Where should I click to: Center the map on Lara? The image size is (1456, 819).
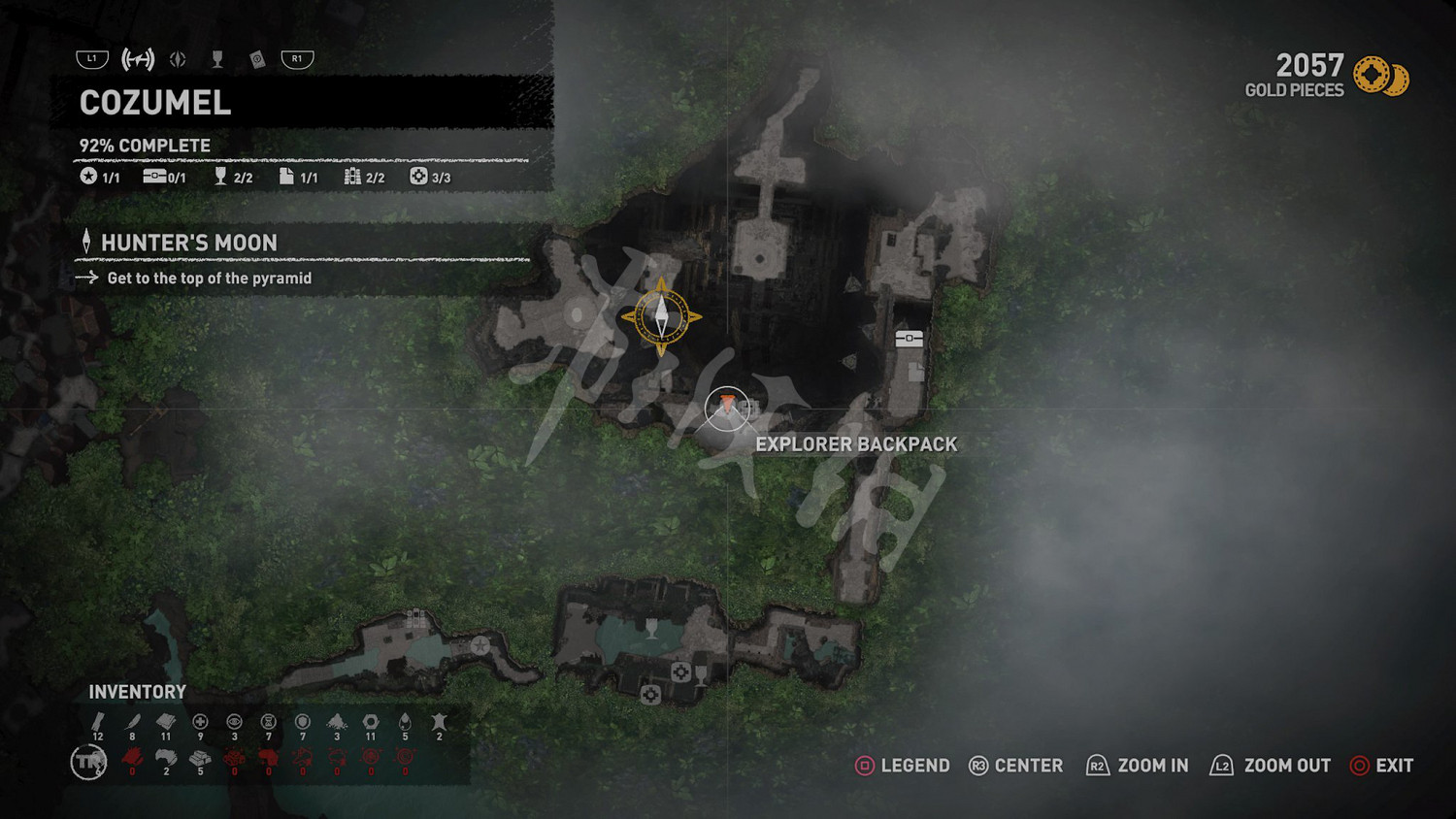point(1015,766)
